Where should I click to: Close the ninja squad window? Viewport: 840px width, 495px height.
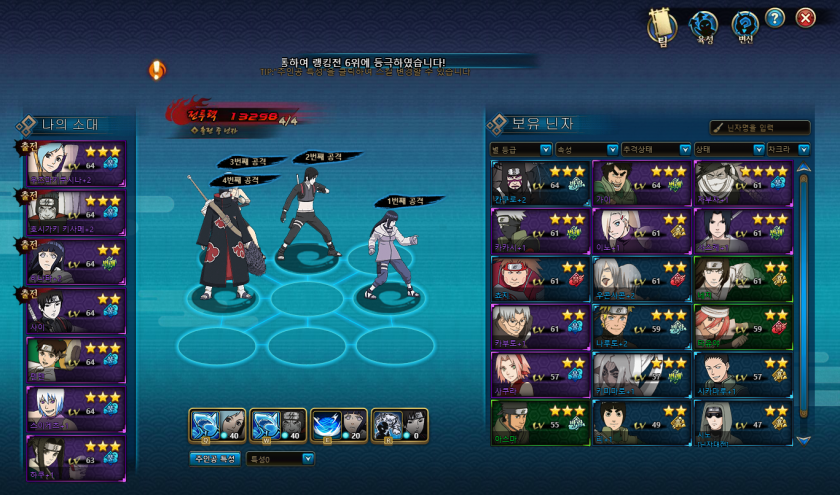pos(805,18)
